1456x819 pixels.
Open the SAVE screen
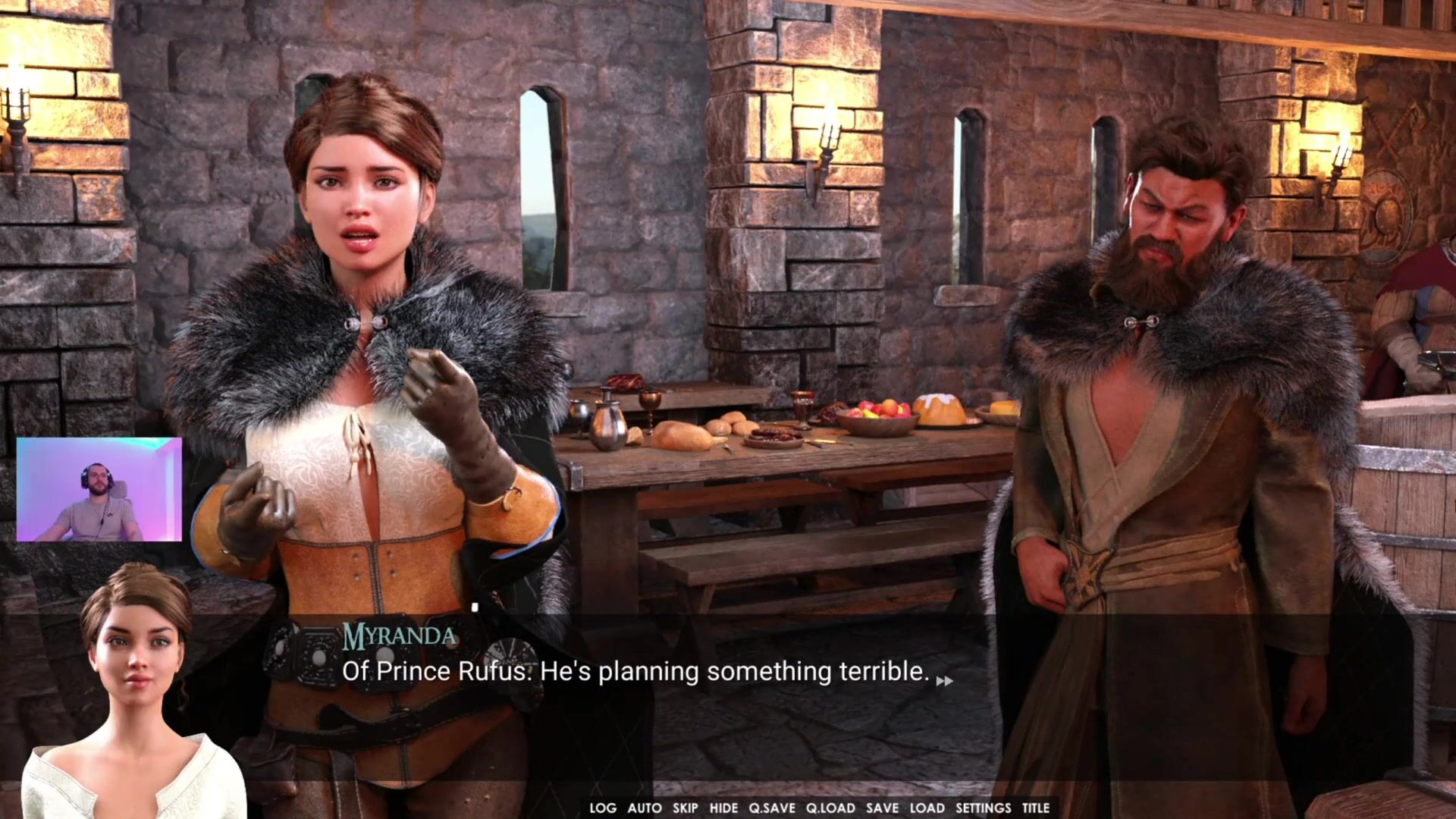pyautogui.click(x=882, y=808)
